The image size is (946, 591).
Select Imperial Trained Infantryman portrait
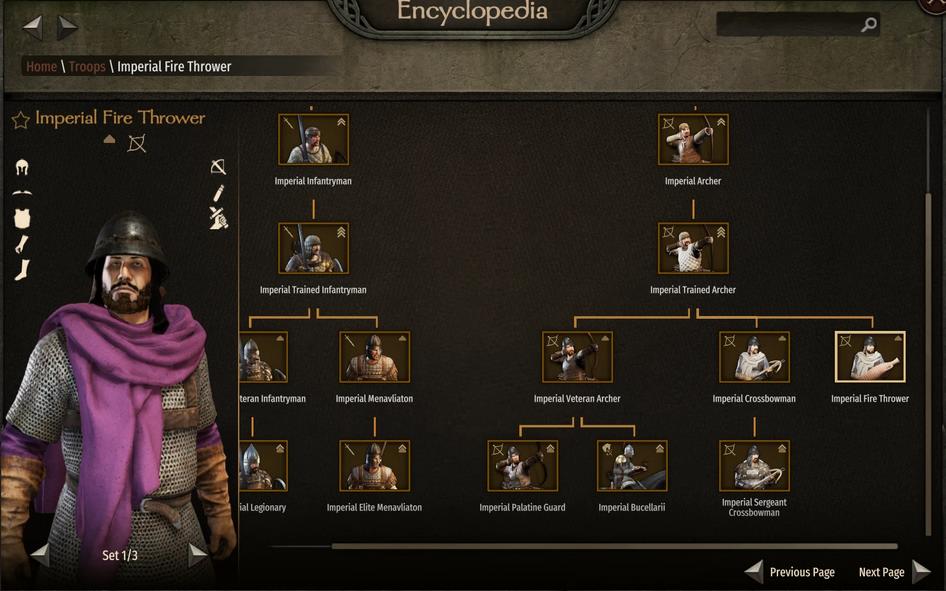[313, 248]
